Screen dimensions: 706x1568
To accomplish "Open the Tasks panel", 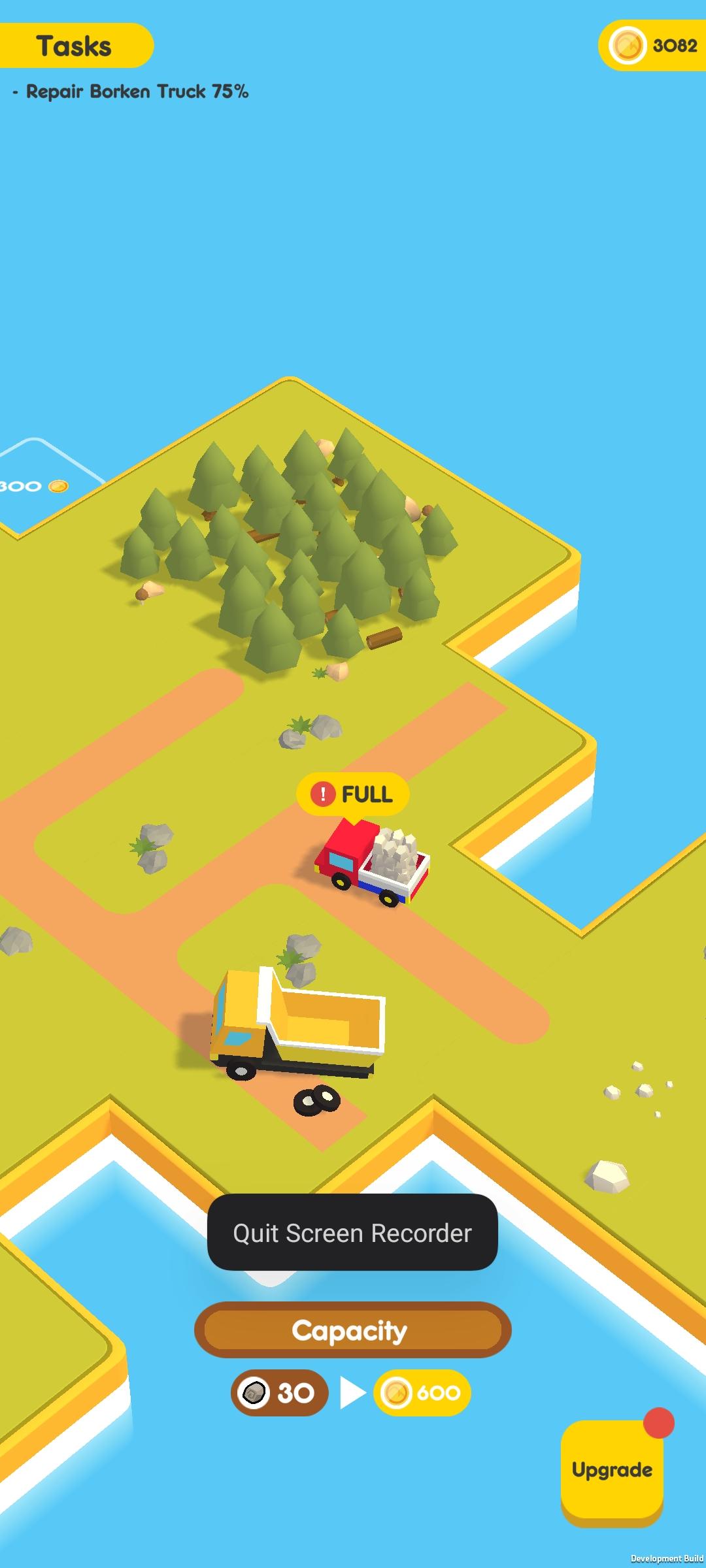I will [x=75, y=46].
